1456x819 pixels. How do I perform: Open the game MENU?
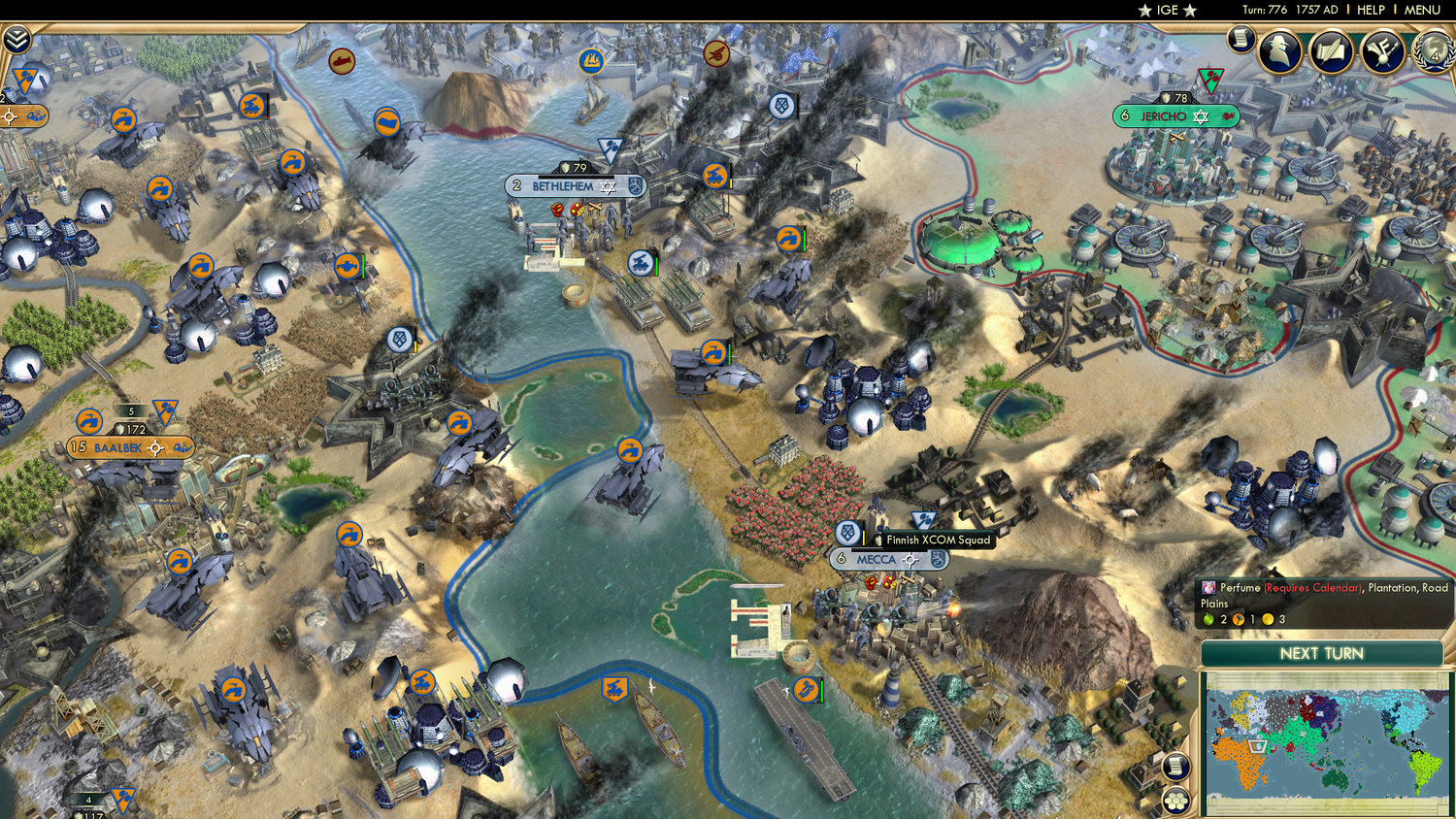tap(1421, 10)
